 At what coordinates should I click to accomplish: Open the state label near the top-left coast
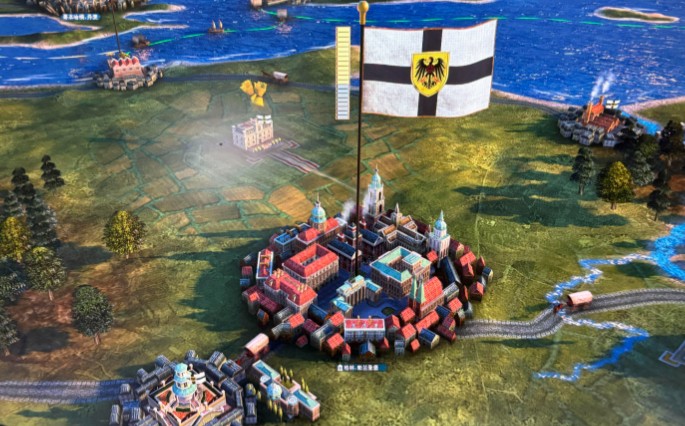80,17
